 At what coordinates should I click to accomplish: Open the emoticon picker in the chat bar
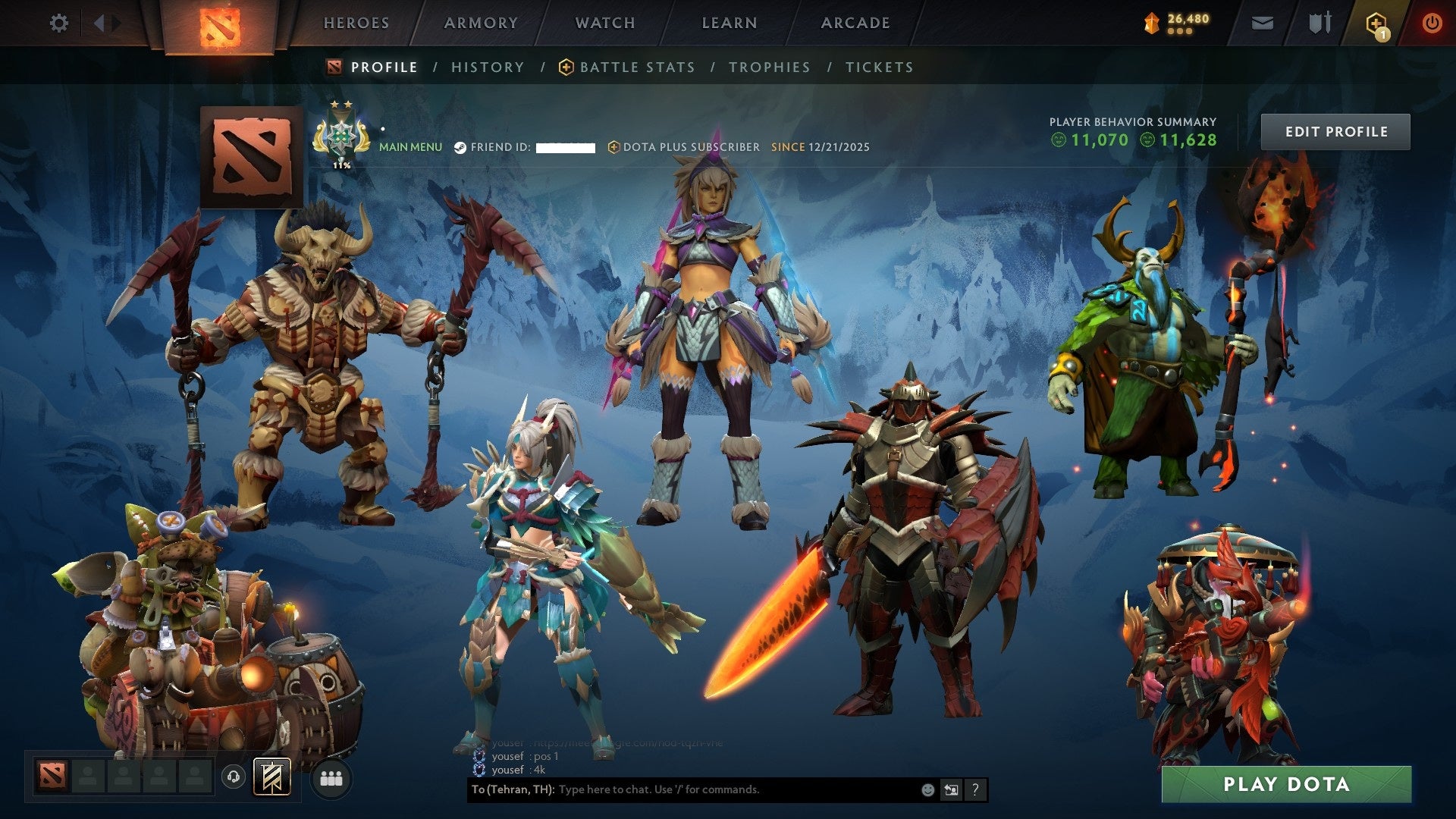click(x=927, y=790)
